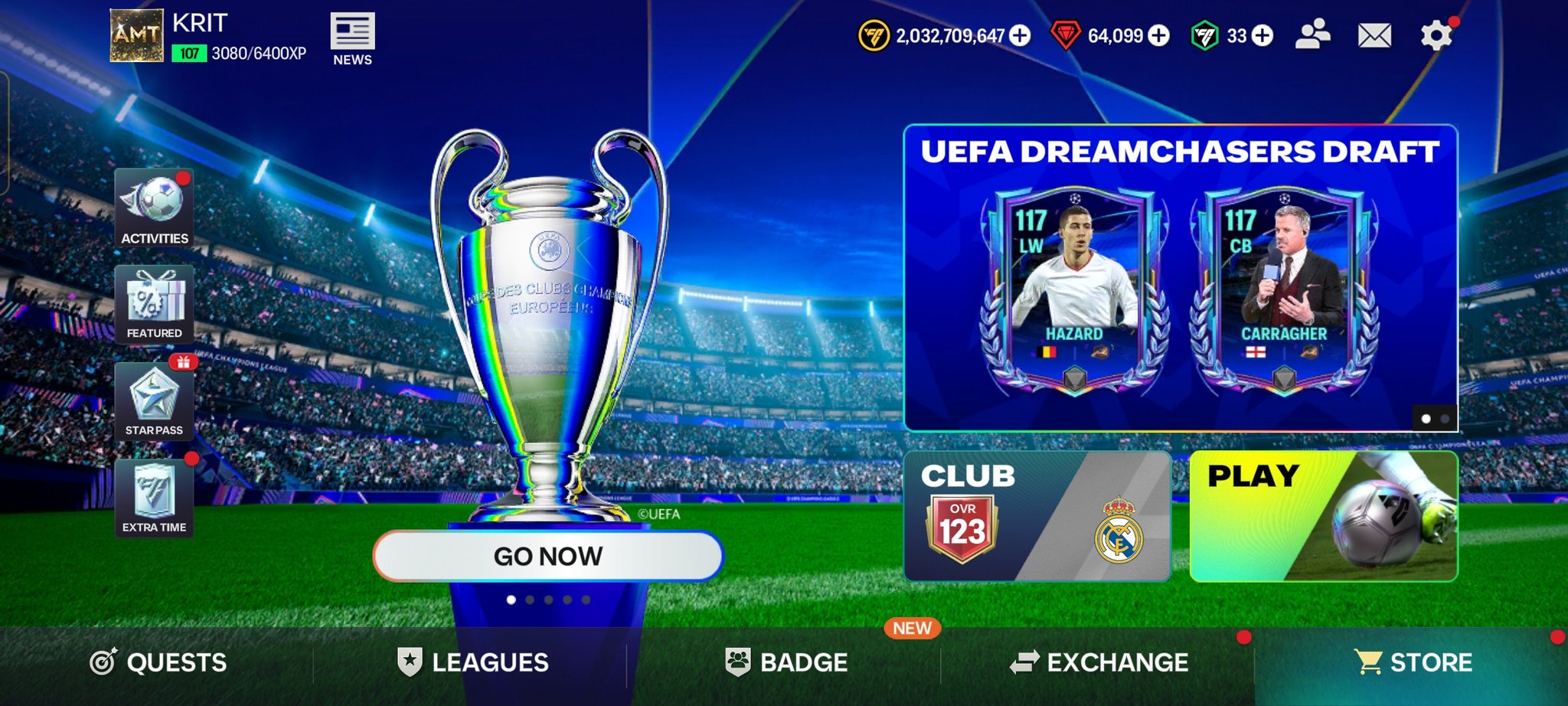This screenshot has width=1568, height=706.
Task: Open the Activities menu
Action: (154, 208)
